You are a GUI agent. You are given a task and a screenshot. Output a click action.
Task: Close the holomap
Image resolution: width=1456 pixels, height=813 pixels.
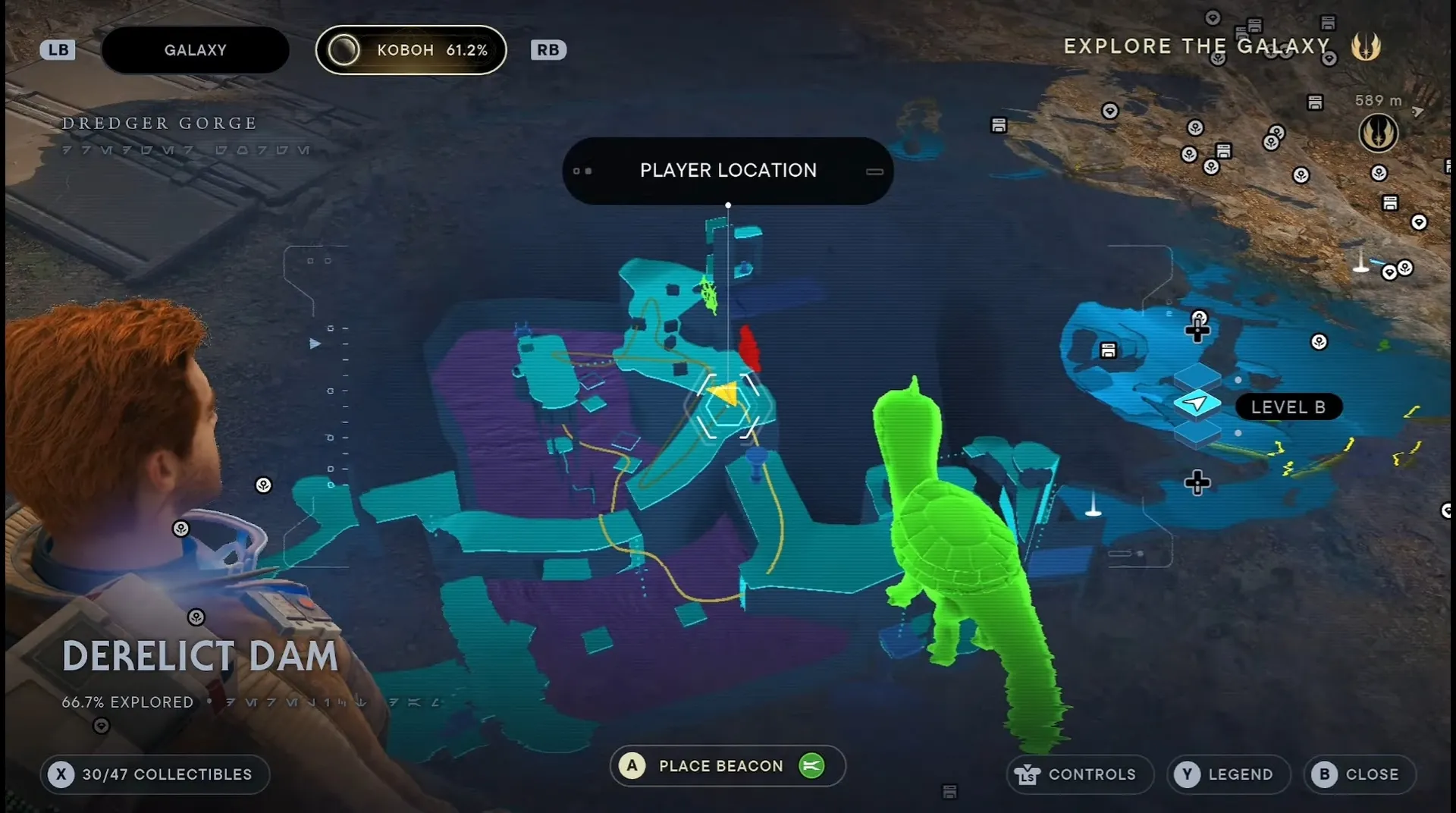[x=1360, y=774]
